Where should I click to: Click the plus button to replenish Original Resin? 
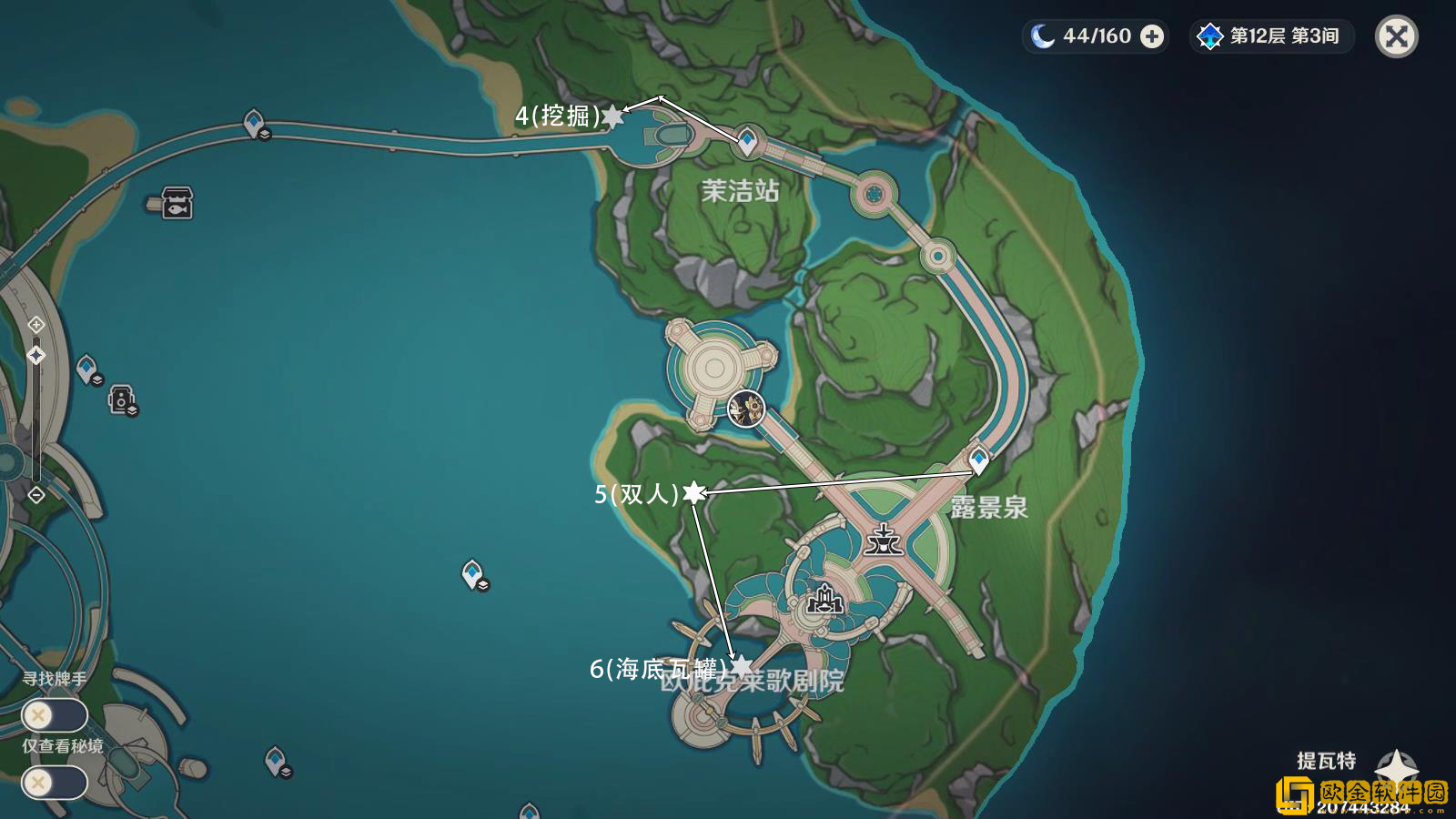[x=1154, y=36]
